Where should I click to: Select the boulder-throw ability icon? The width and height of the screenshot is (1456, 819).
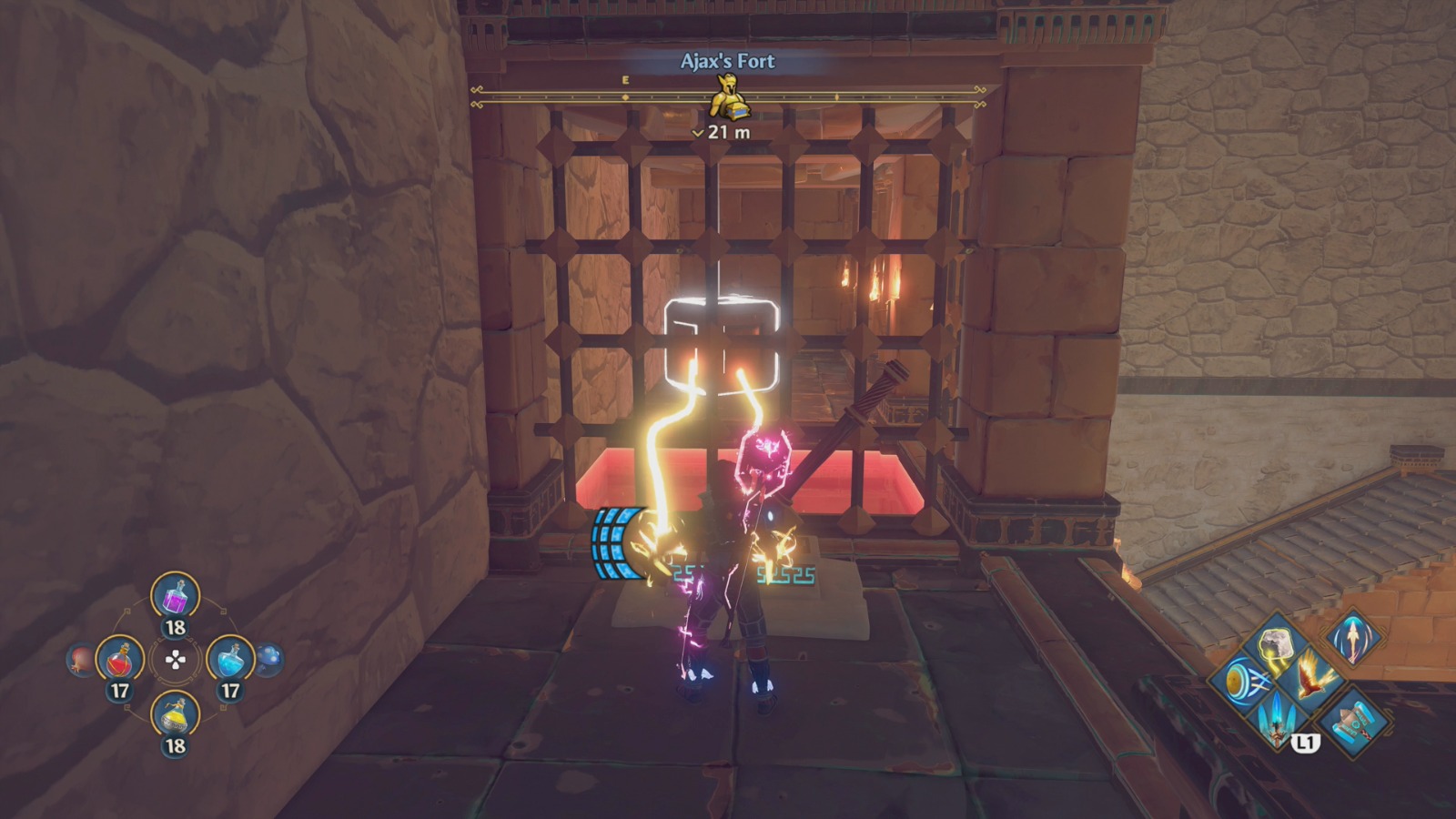pos(1274,645)
